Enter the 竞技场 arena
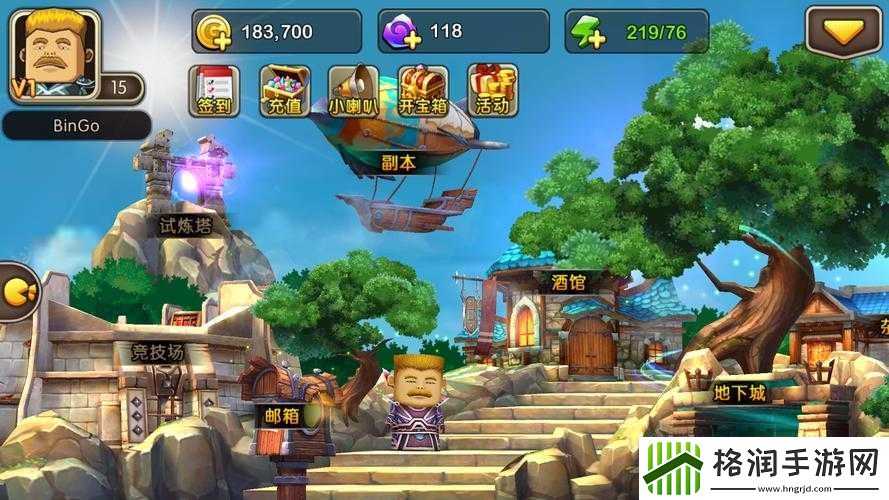The width and height of the screenshot is (889, 500). pyautogui.click(x=158, y=352)
